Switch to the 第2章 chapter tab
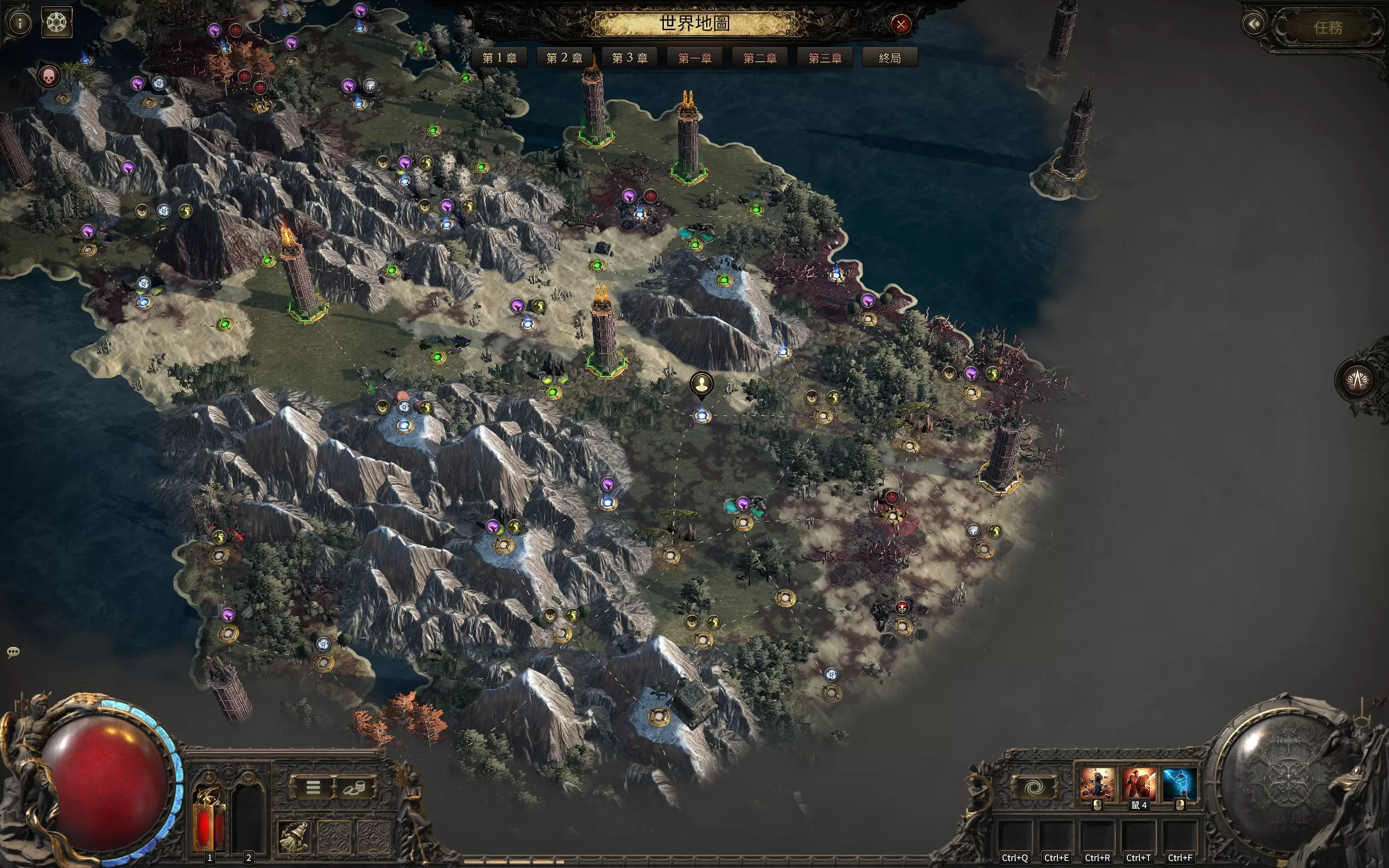Screen dimensions: 1389x868 [x=564, y=58]
